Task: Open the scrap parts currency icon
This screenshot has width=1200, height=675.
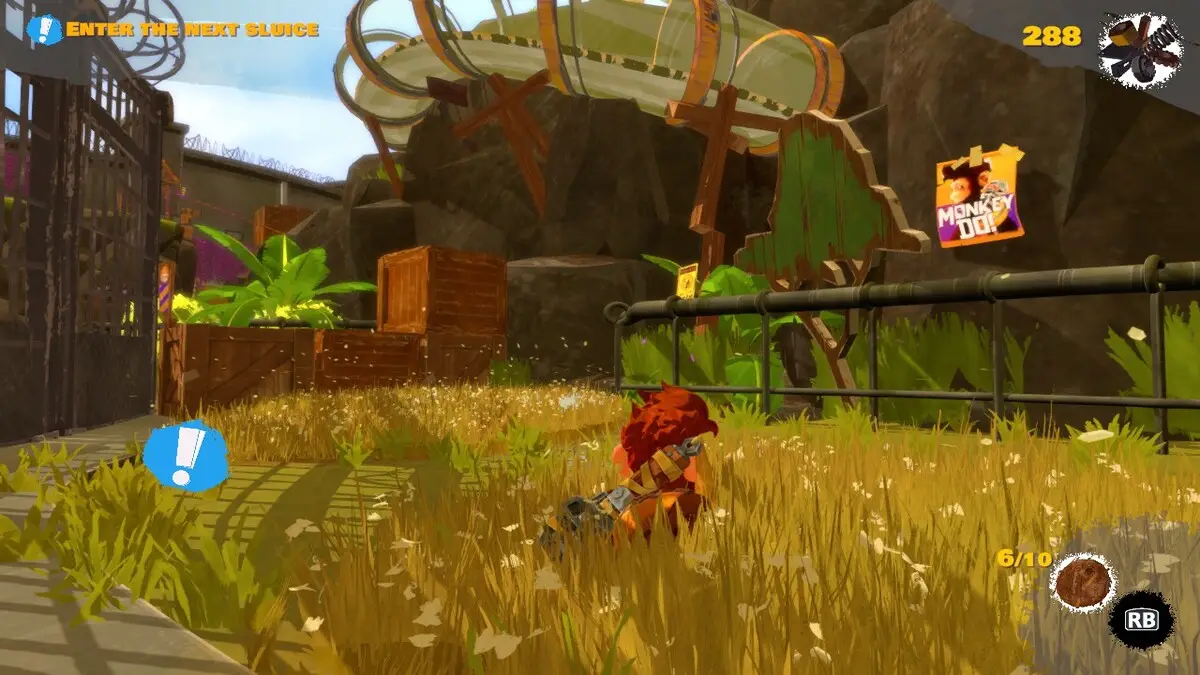Action: [x=1140, y=50]
